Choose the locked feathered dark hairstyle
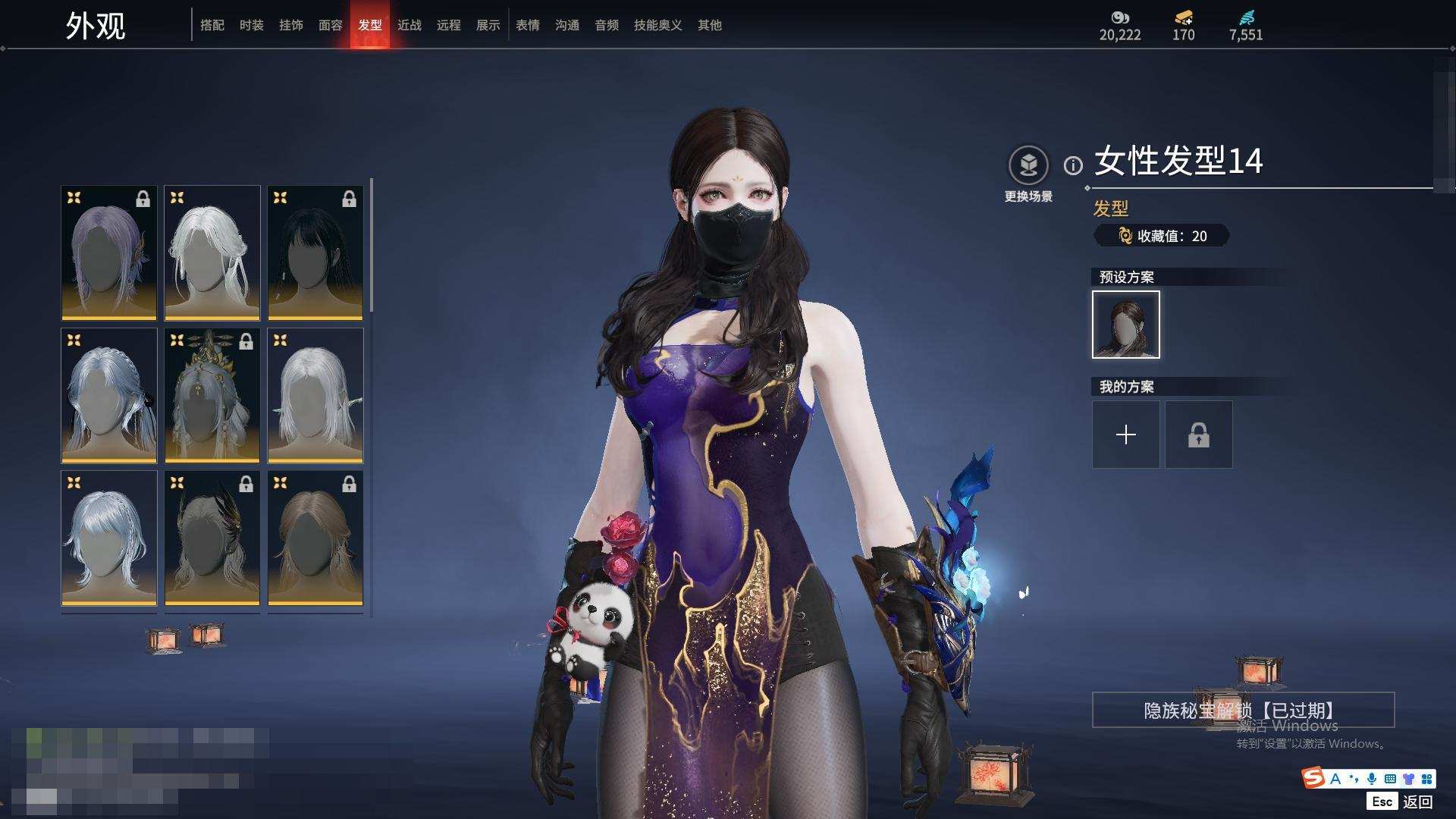 (212, 538)
